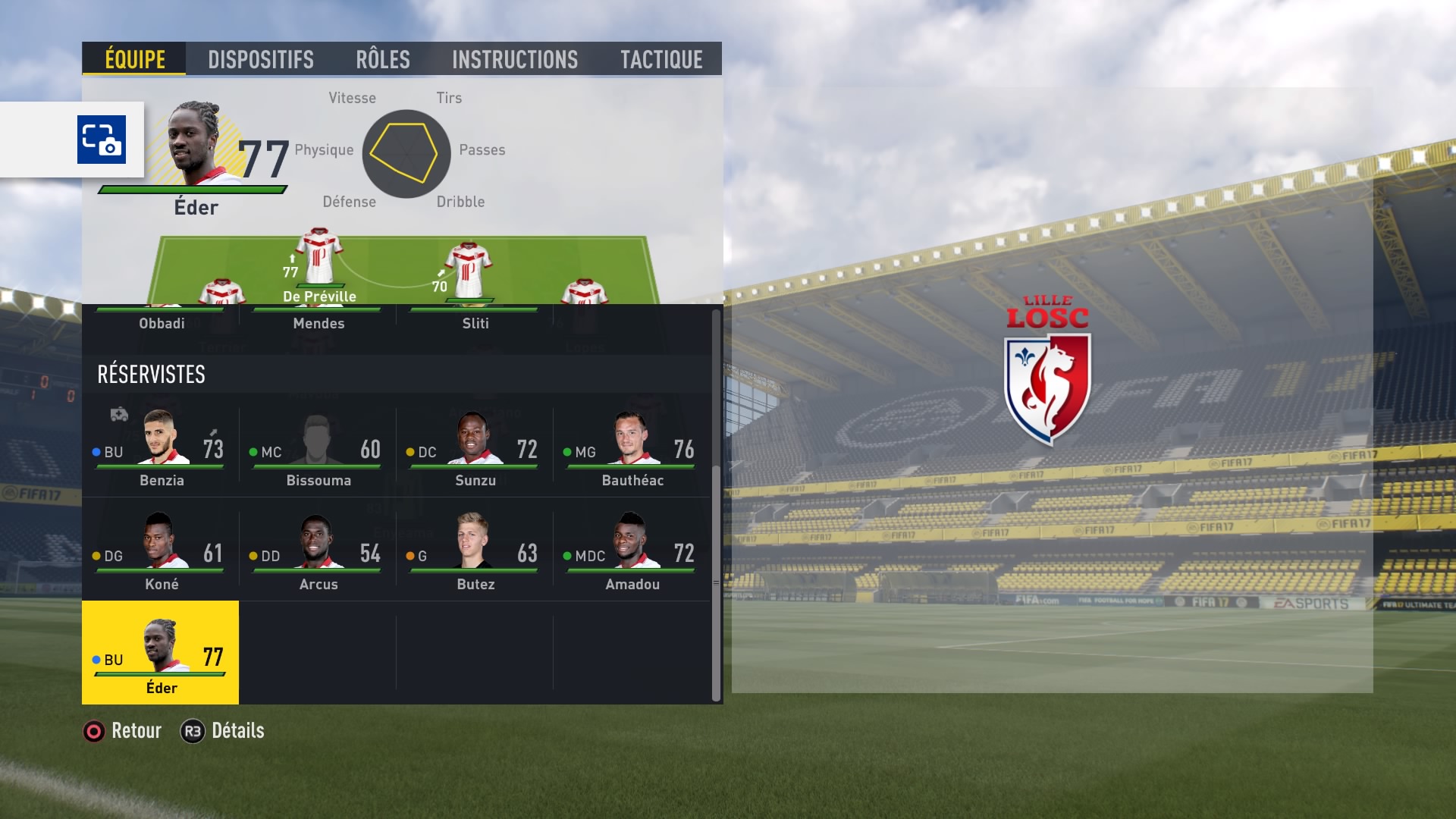The height and width of the screenshot is (819, 1456).
Task: Choose reserve left-back Koné
Action: 161,553
